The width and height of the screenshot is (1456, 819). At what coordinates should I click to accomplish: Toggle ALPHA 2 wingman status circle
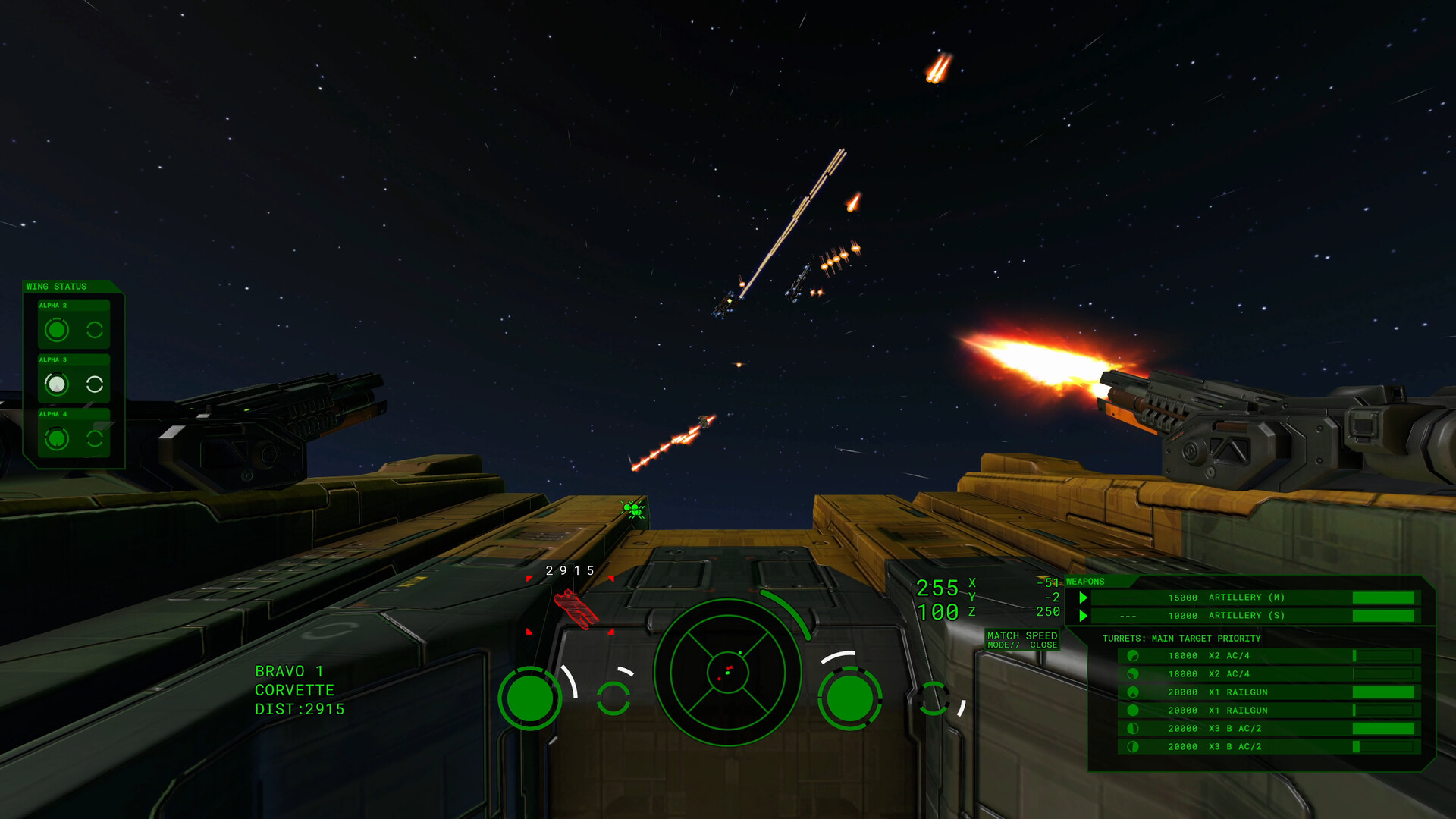[x=57, y=329]
